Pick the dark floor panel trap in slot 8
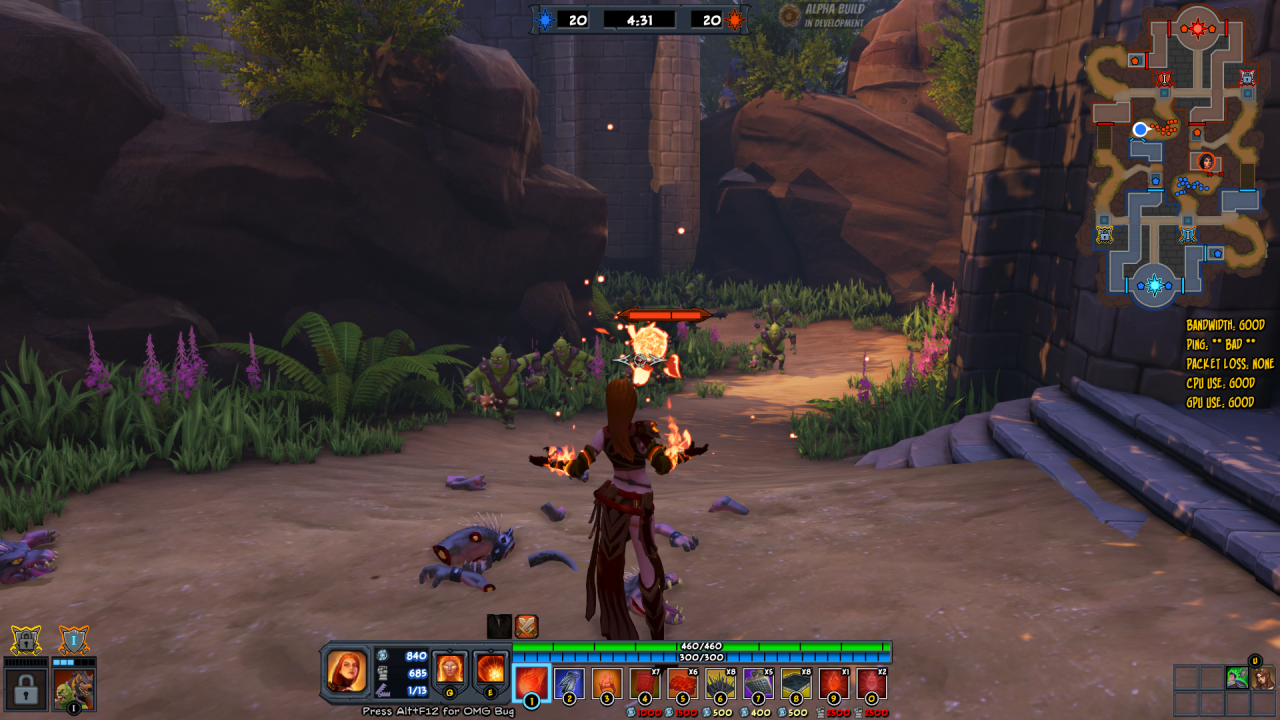This screenshot has width=1280, height=720. 796,683
